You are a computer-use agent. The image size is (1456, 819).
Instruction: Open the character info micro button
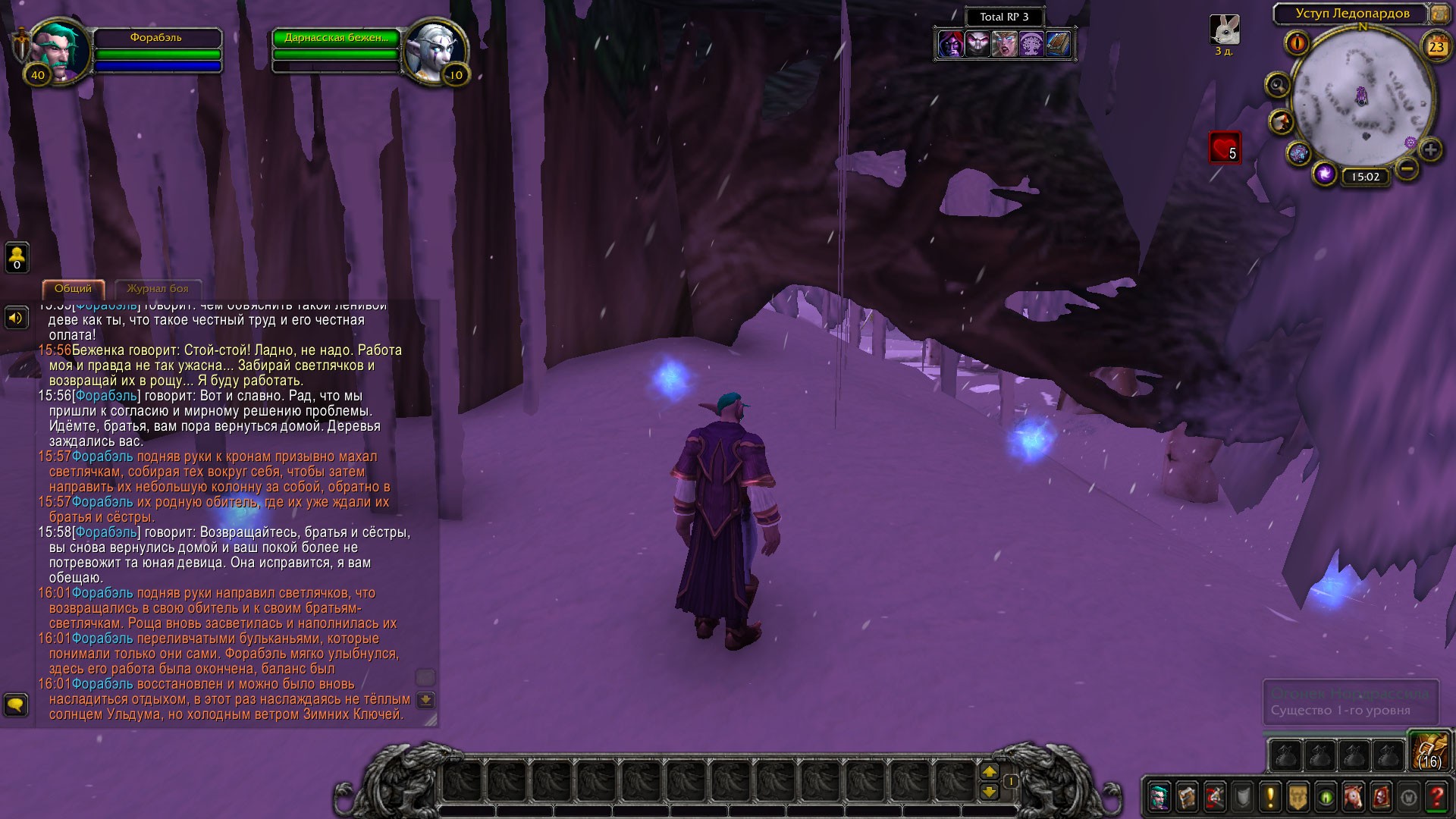point(1159,797)
